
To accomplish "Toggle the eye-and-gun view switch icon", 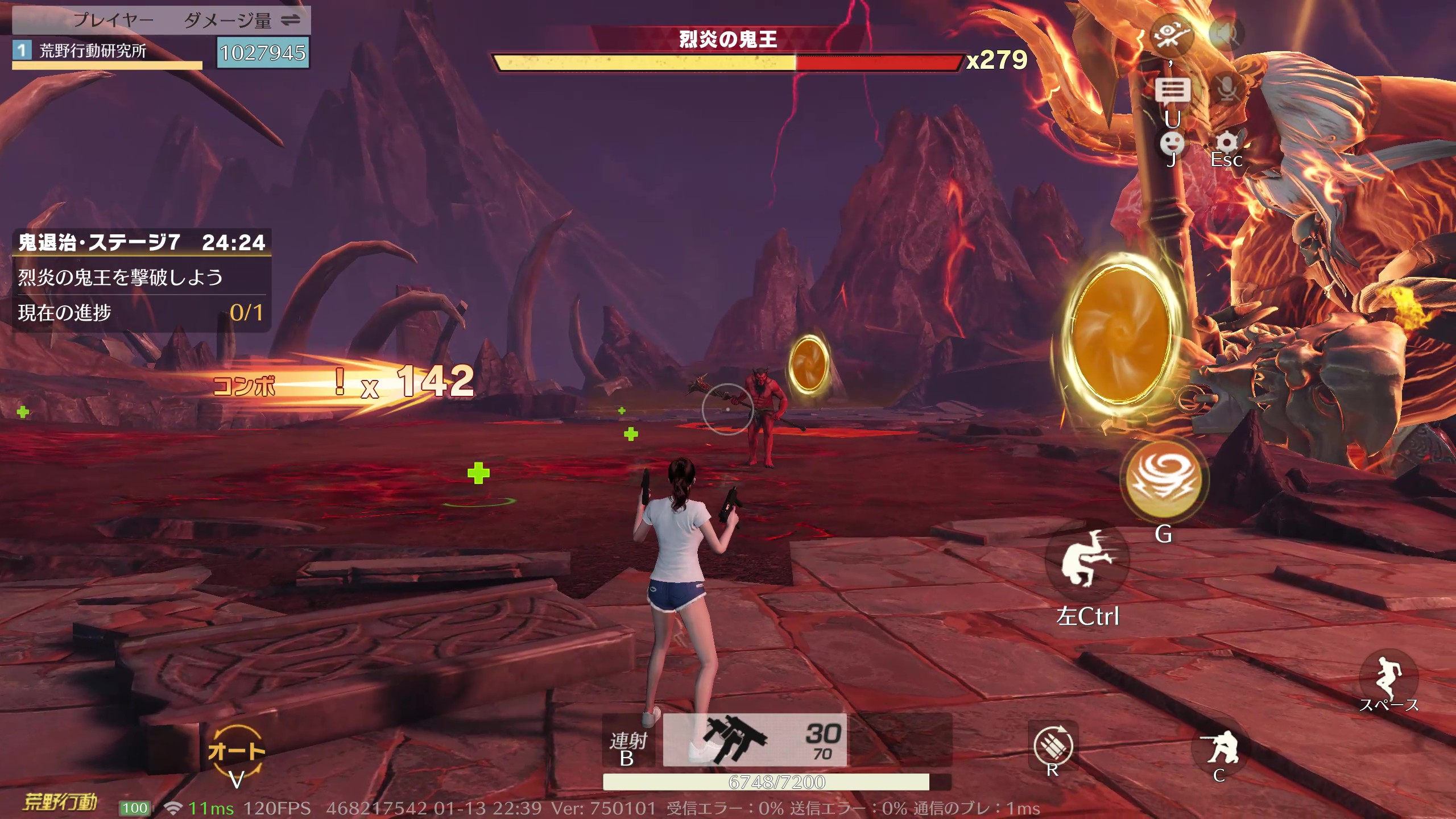I will pos(1171,34).
